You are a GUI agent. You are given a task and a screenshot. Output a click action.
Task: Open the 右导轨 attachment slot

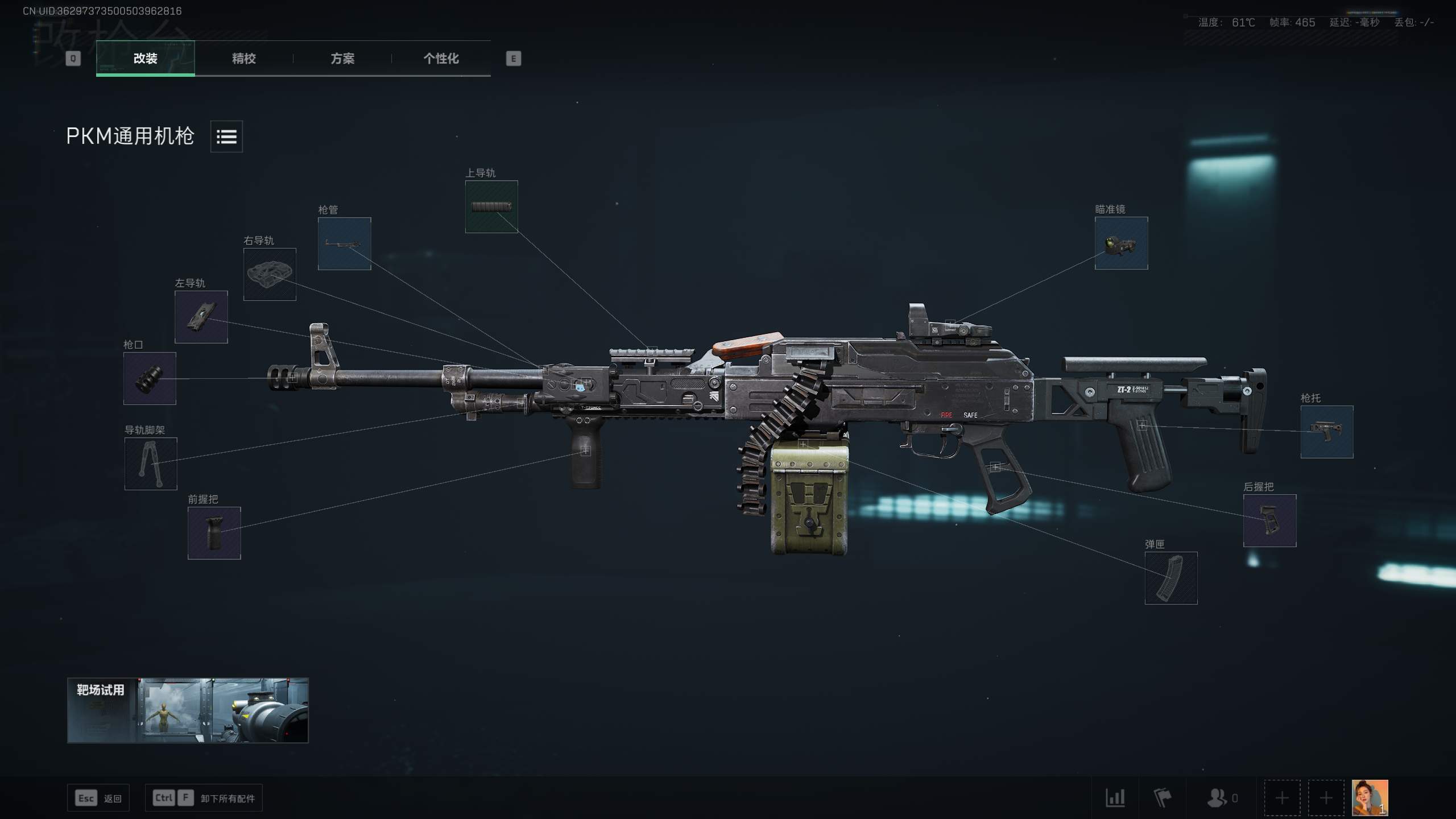coord(270,274)
